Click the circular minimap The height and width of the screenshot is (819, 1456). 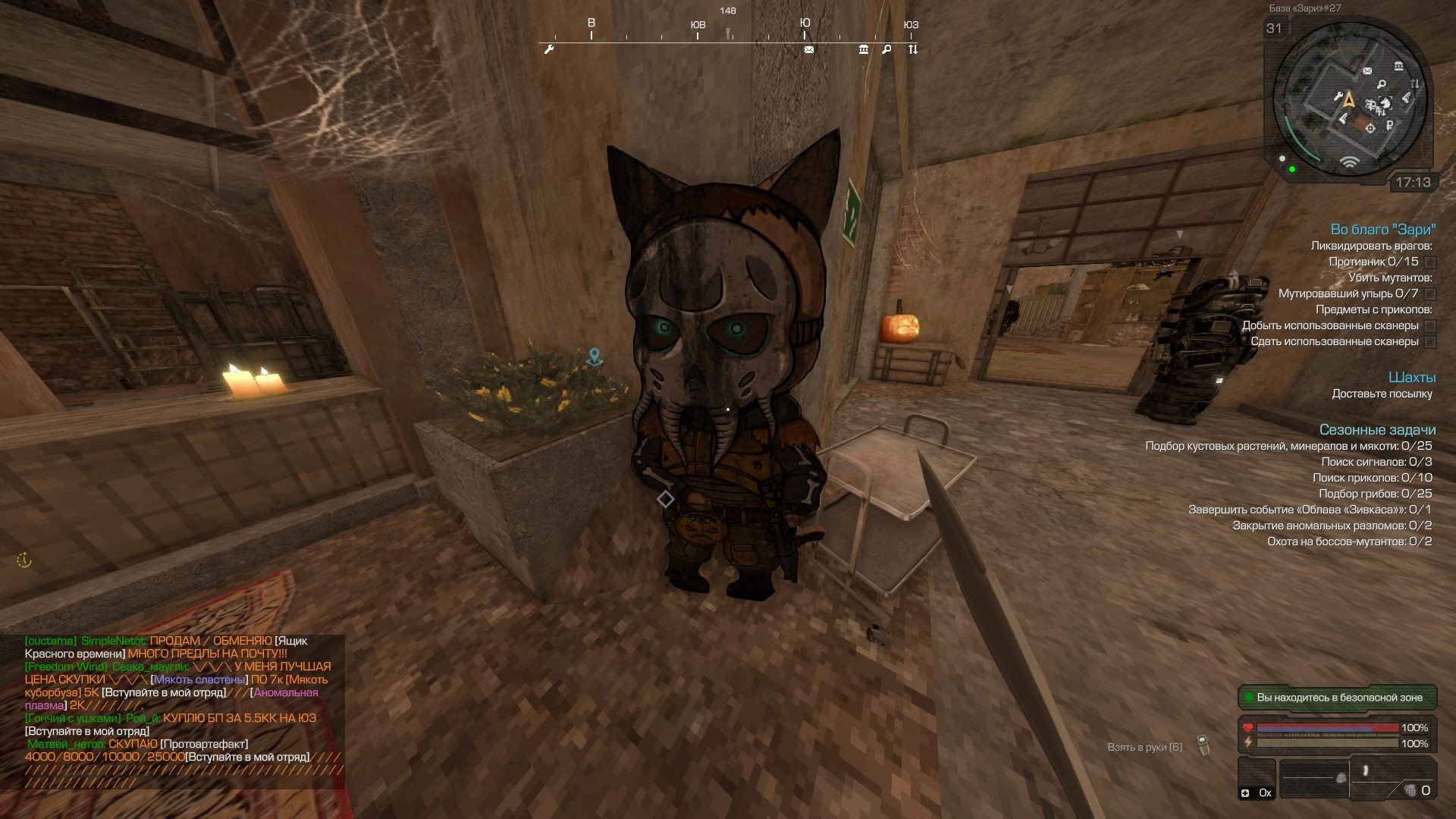point(1349,100)
